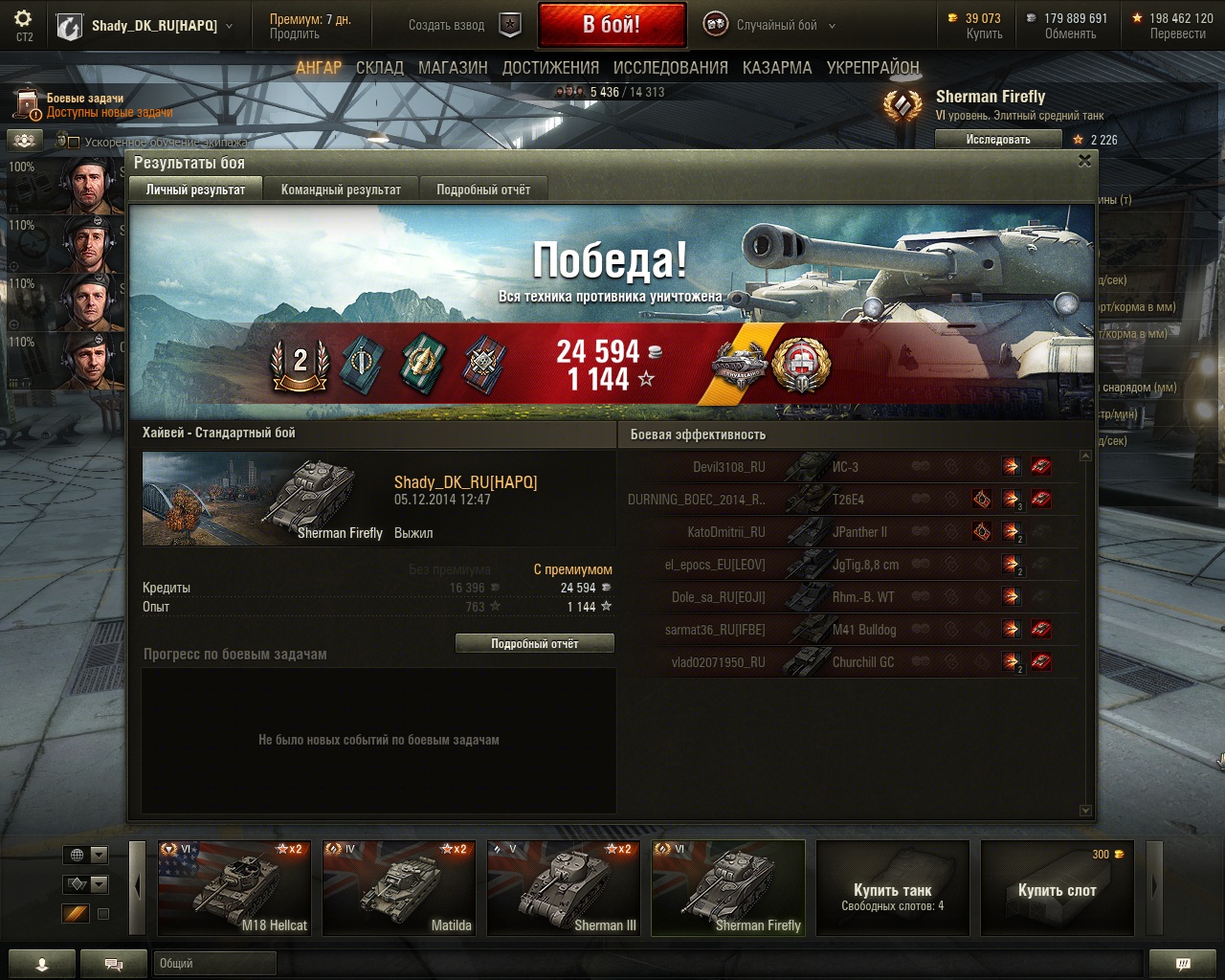Go to the МАГАЗИН section
1225x980 pixels.
point(453,68)
